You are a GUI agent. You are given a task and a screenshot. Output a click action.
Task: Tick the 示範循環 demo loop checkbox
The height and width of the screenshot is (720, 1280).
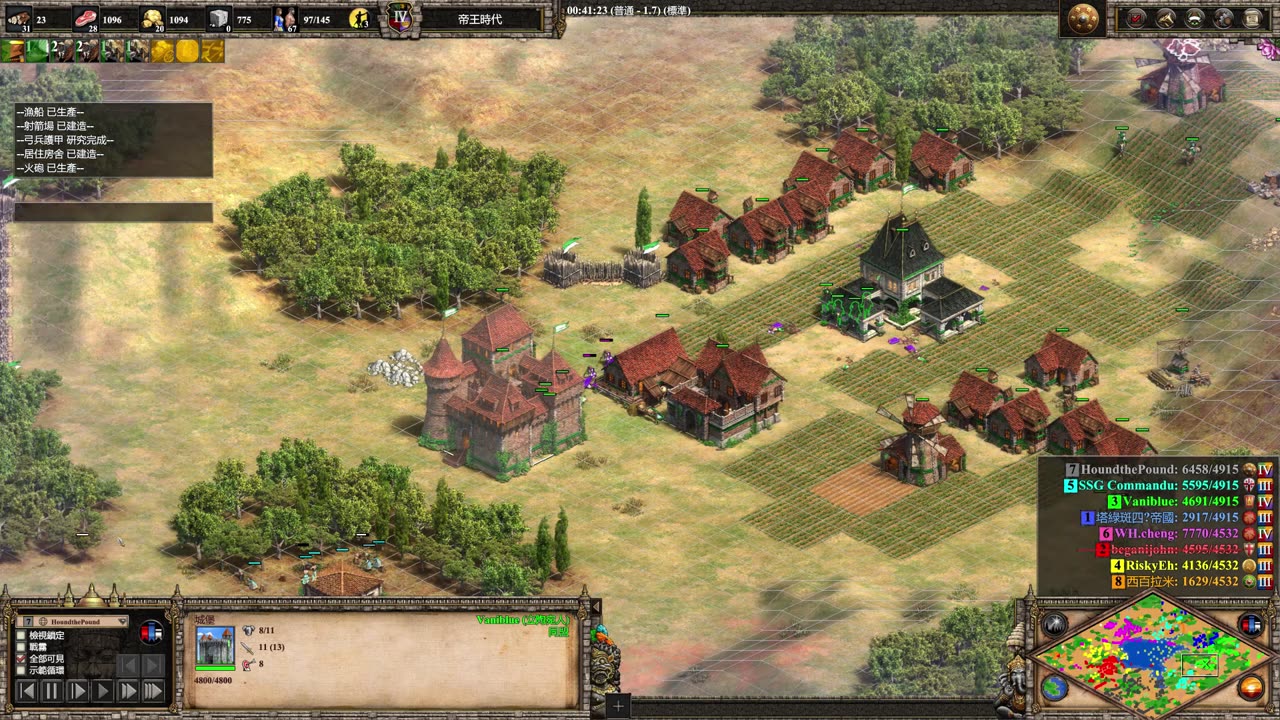22,671
